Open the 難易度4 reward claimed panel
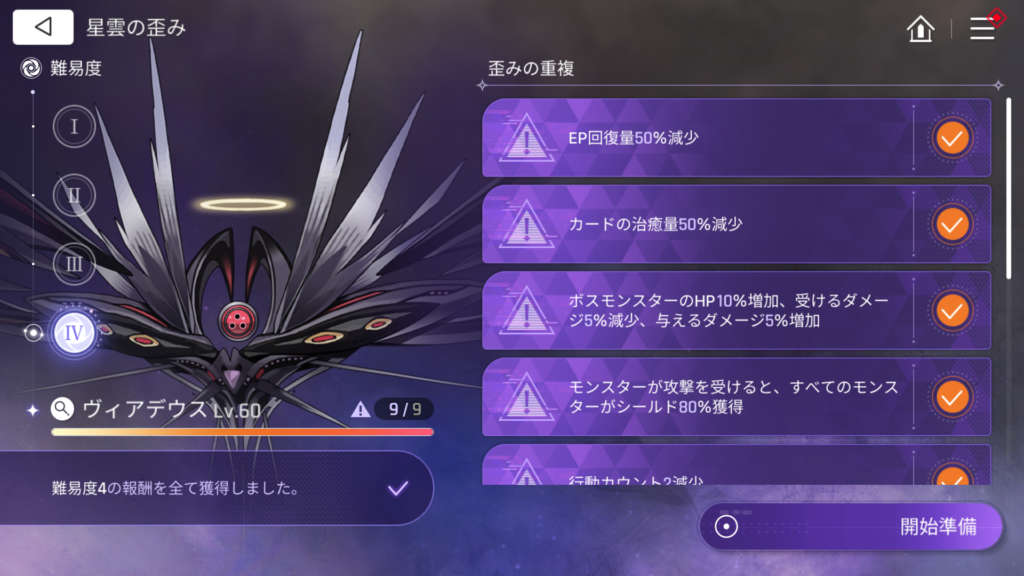The image size is (1024, 576). [215, 488]
